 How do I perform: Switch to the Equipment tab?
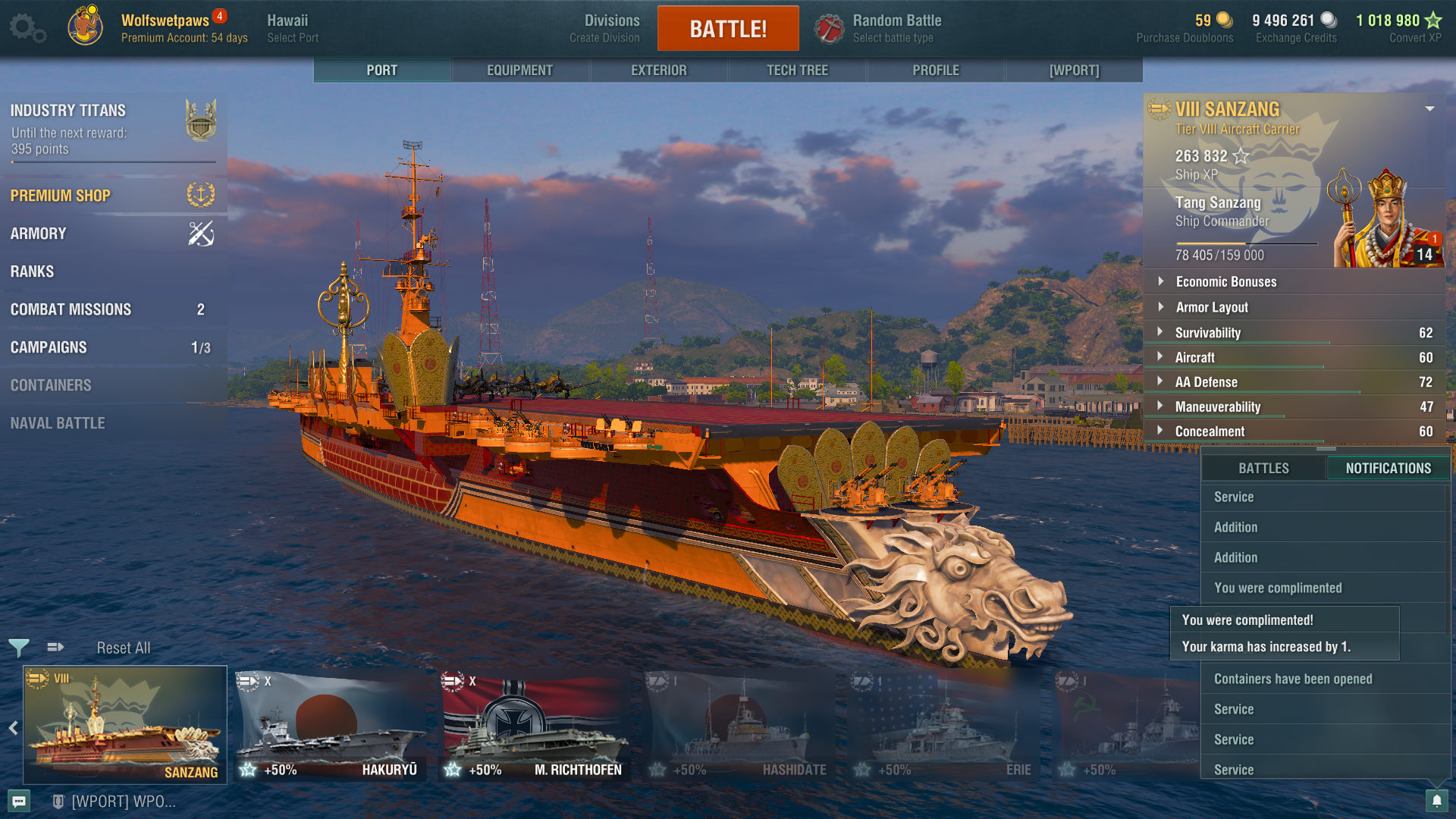click(519, 71)
